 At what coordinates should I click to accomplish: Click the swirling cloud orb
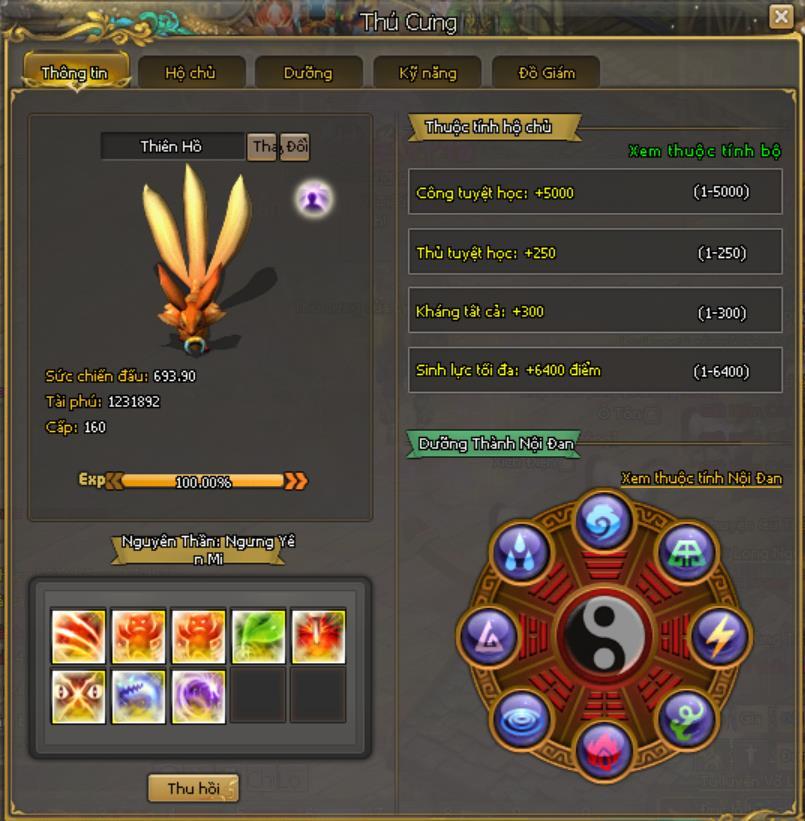coord(605,519)
